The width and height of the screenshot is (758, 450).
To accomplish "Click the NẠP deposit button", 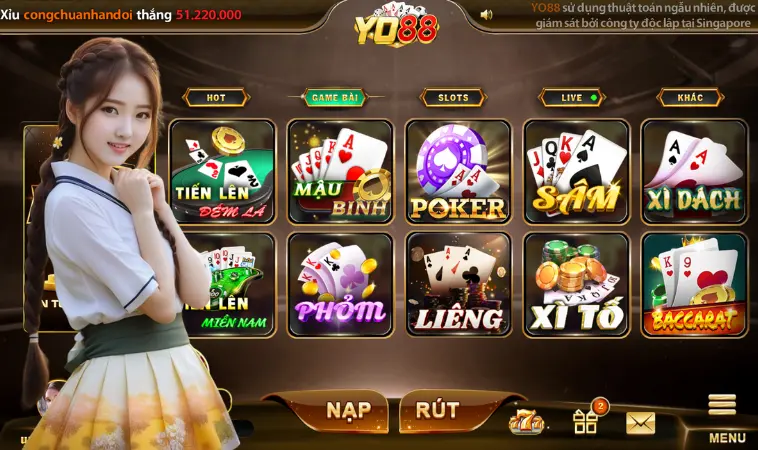I will [x=347, y=411].
